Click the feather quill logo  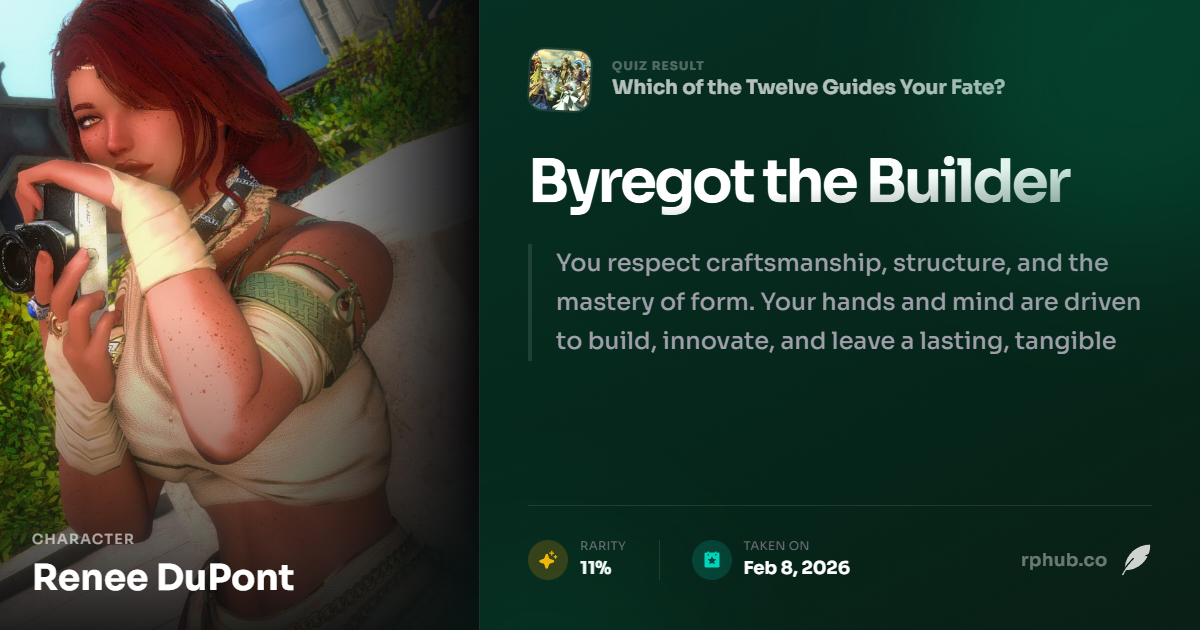[1135, 560]
